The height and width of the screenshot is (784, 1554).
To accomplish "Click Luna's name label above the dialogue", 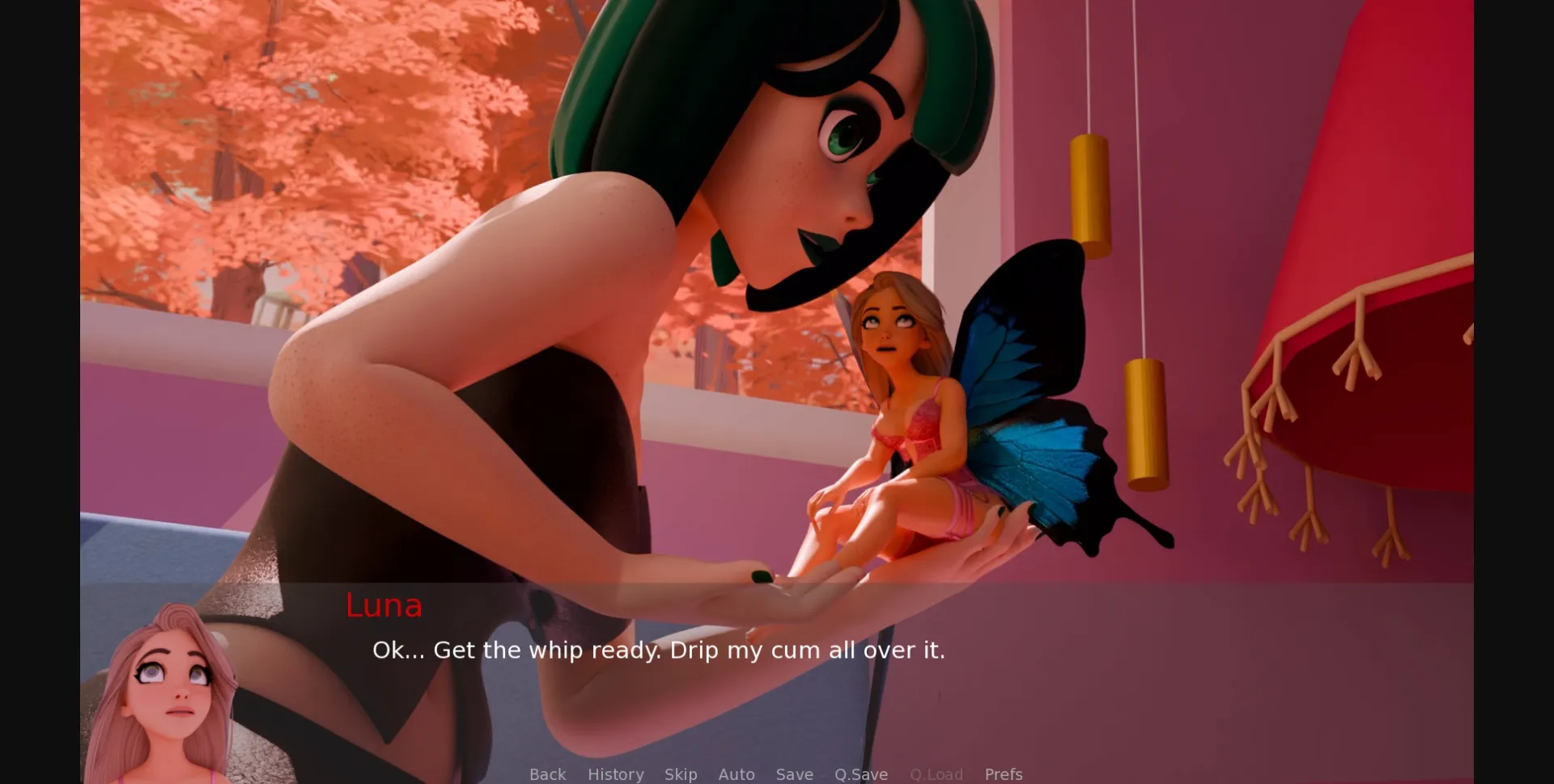I will click(383, 607).
